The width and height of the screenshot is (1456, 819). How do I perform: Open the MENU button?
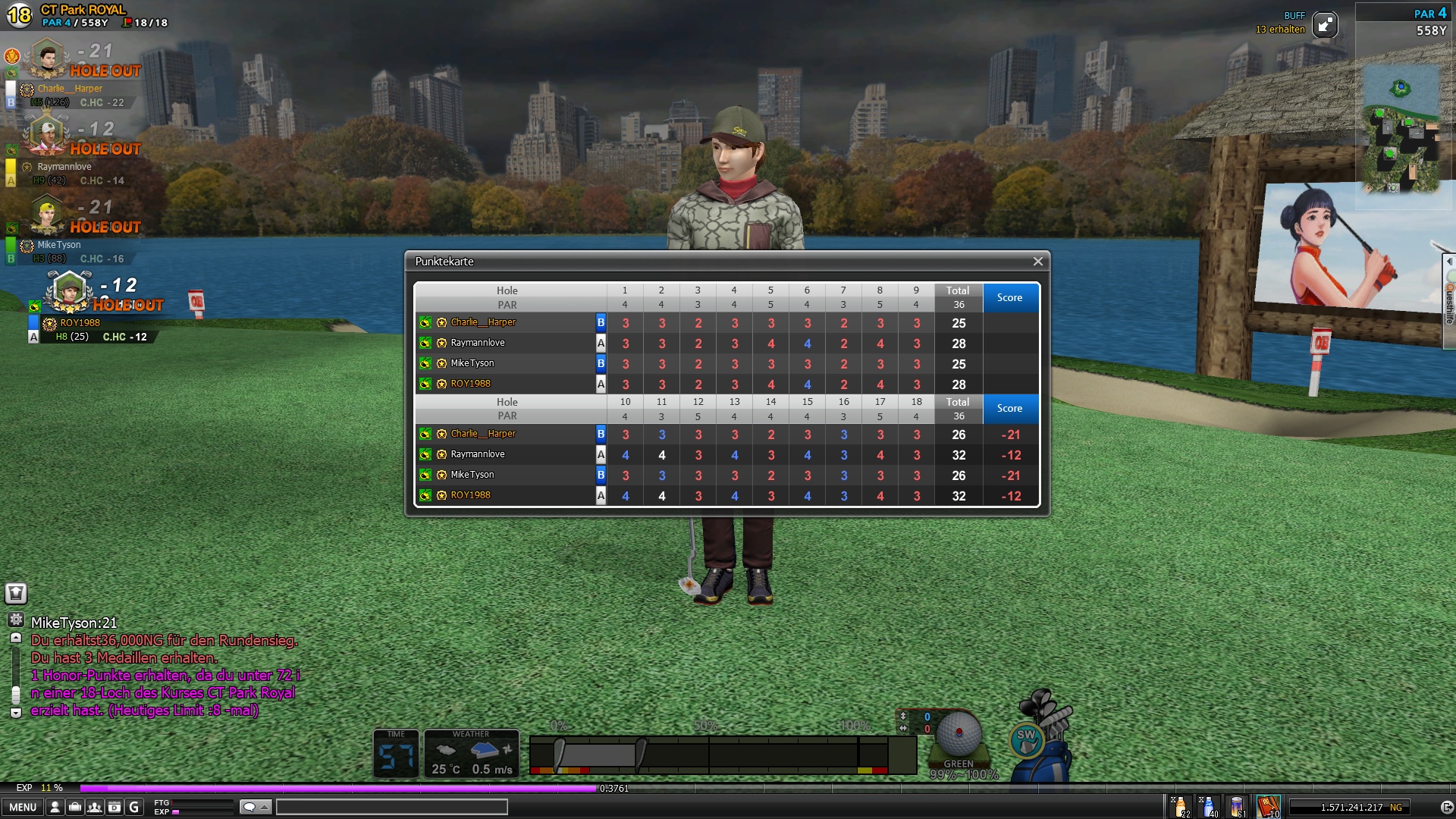coord(22,807)
